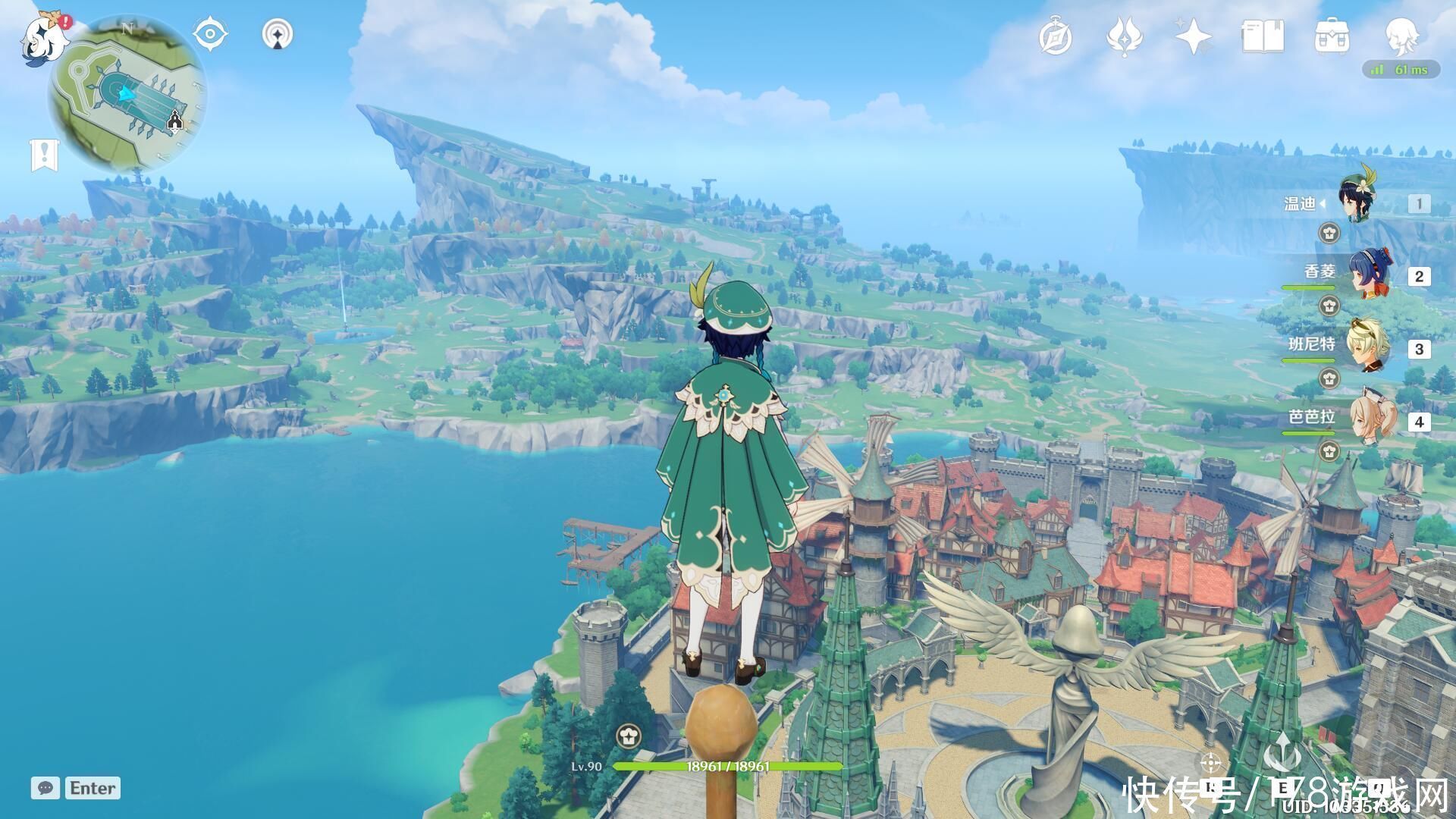Open the chat speech bubble button
Viewport: 1456px width, 819px height.
tap(45, 788)
